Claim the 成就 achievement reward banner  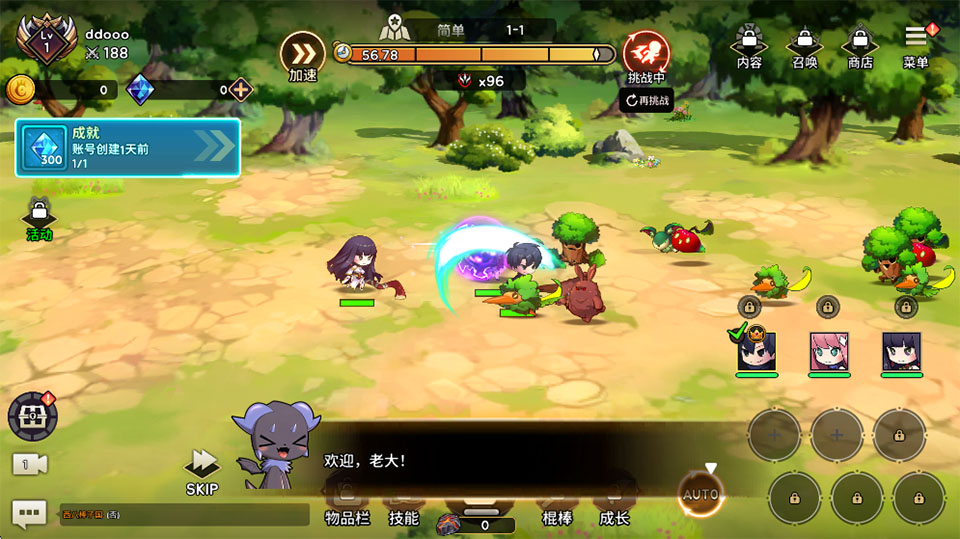pos(127,148)
